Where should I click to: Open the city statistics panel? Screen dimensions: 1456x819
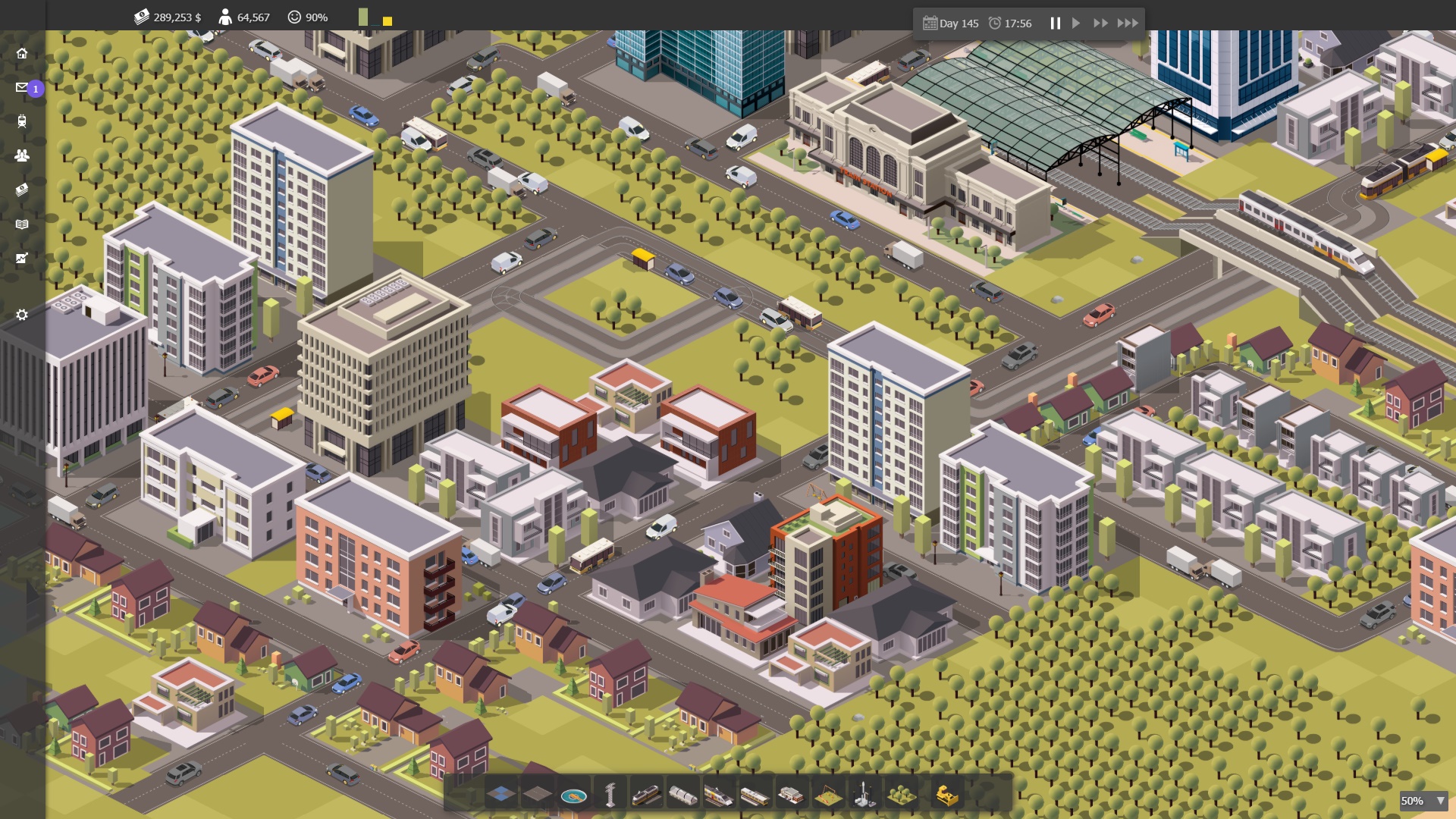pos(22,259)
